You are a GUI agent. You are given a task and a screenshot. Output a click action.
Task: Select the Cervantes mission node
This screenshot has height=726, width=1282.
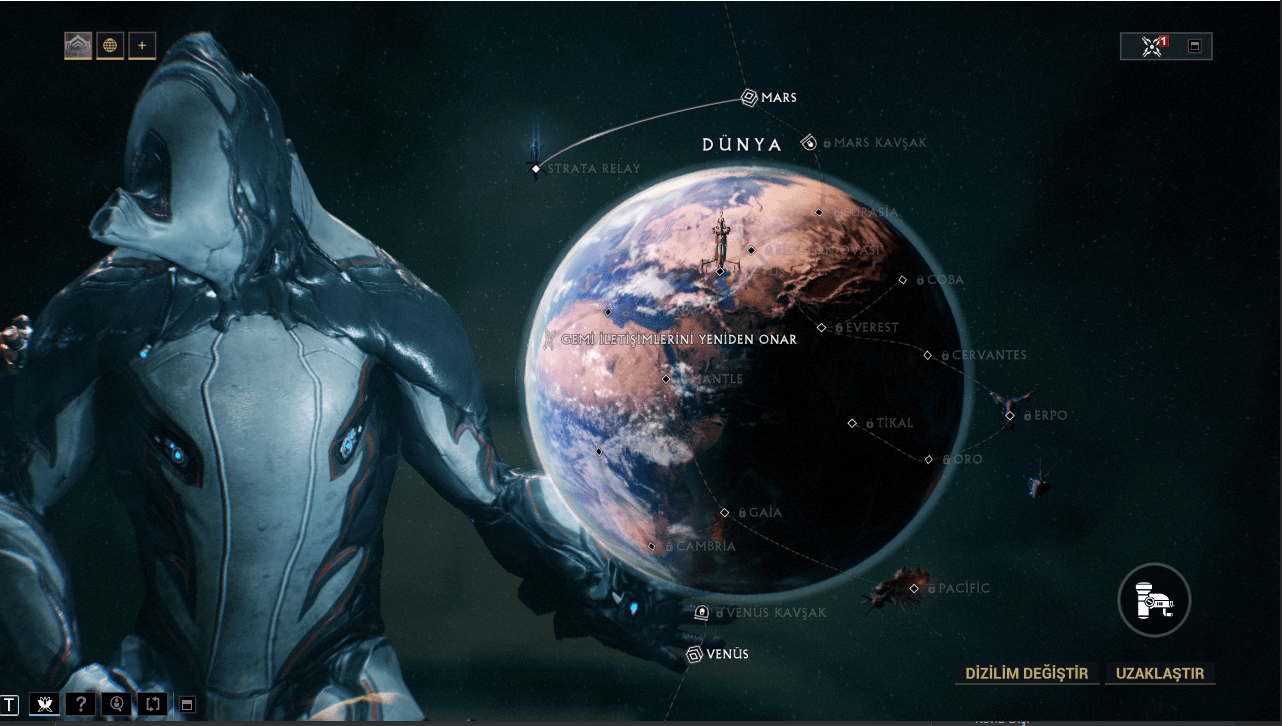coord(928,355)
